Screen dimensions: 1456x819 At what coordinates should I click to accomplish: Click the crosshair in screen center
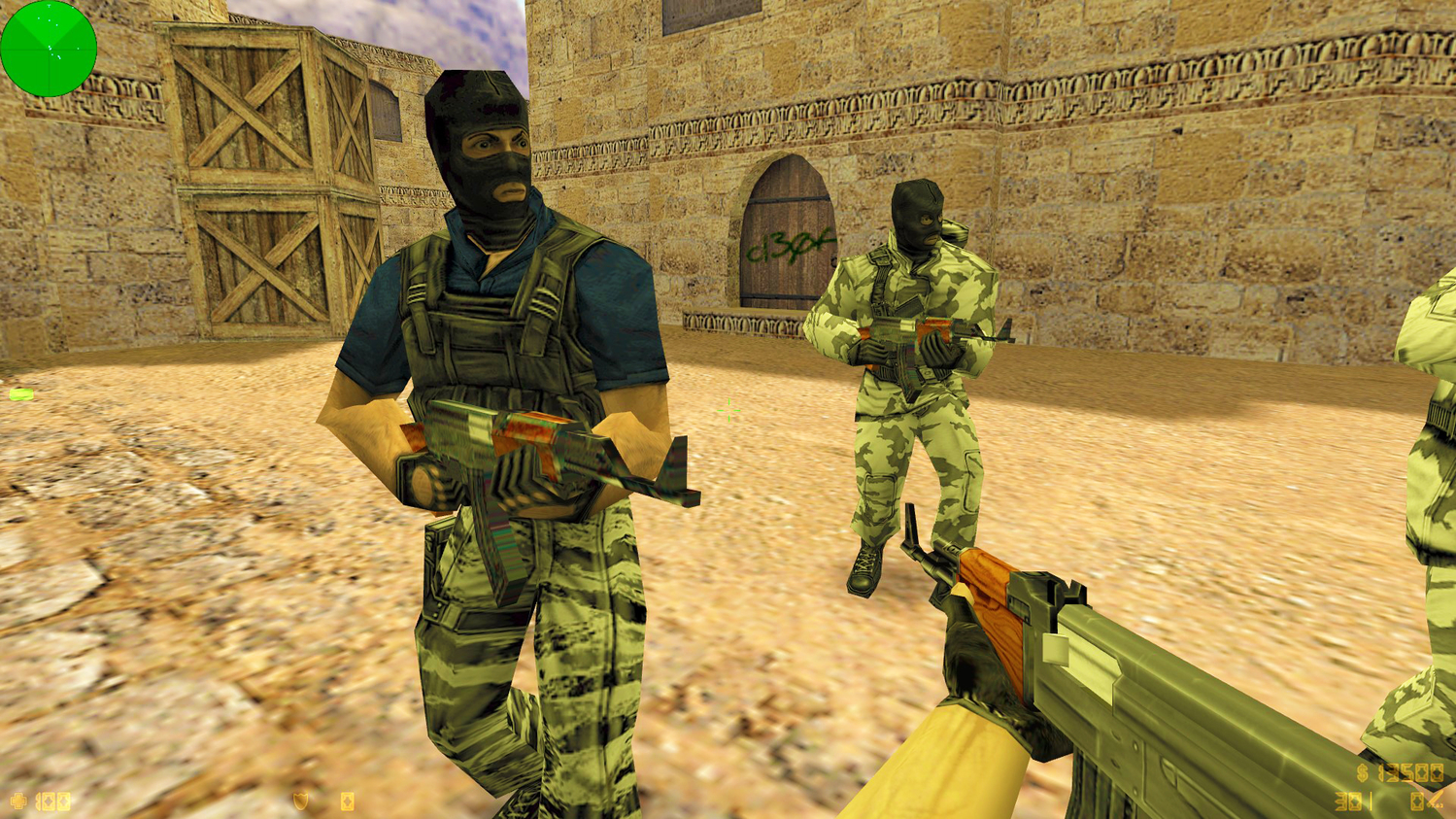click(x=728, y=410)
